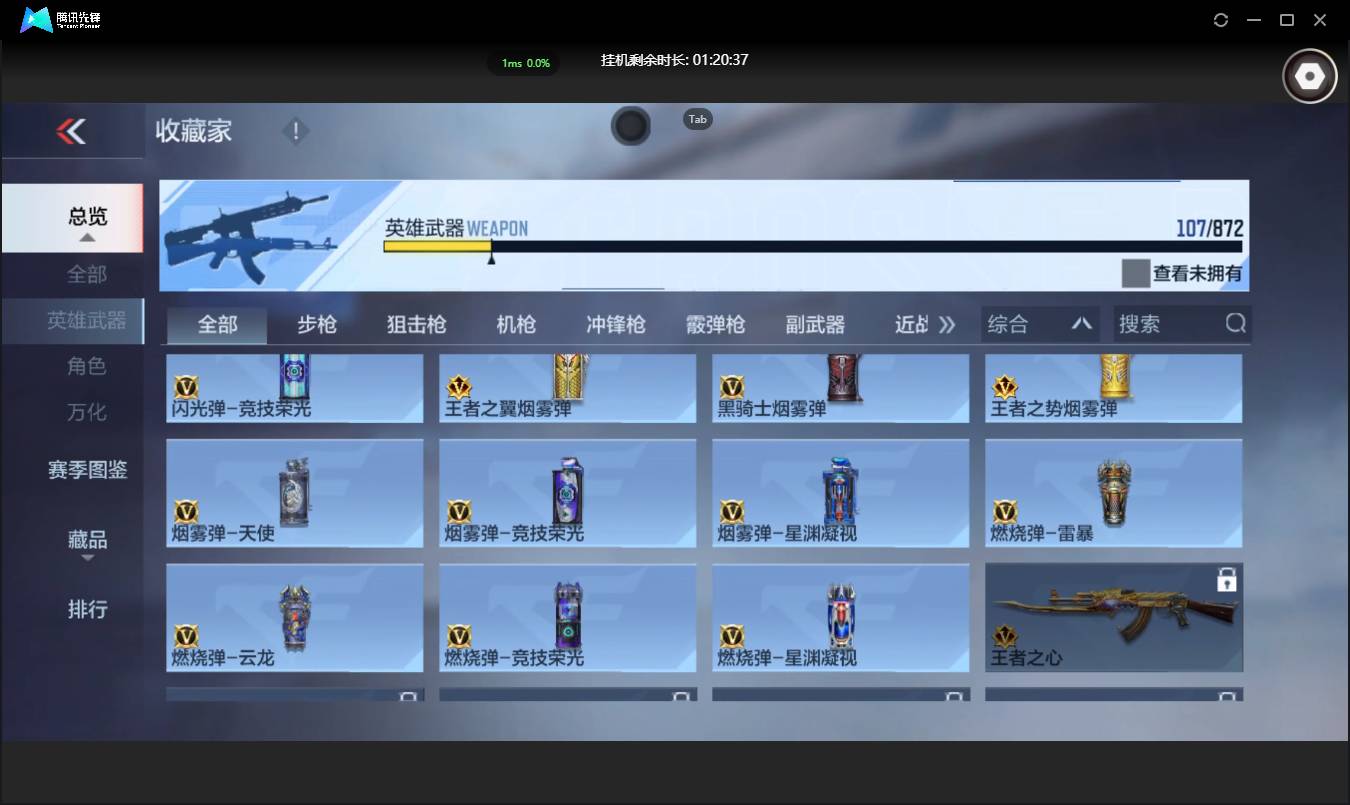The image size is (1350, 805).
Task: Expand hidden weapon categories with the » chevron
Action: 944,323
